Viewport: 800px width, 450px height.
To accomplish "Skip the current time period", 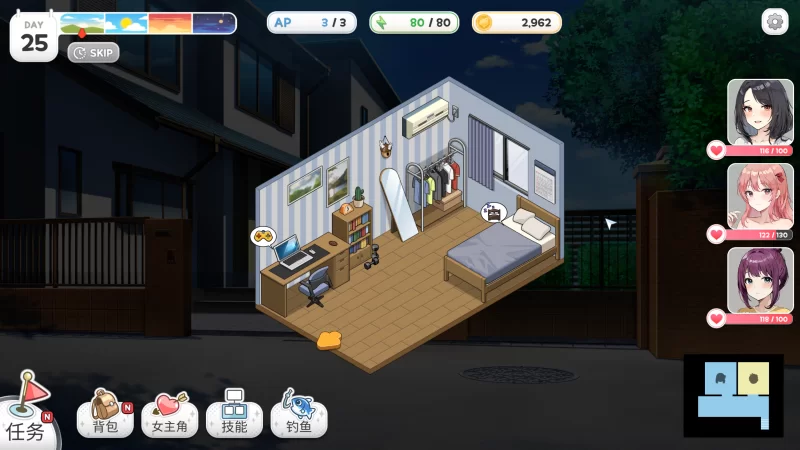I will click(x=94, y=52).
